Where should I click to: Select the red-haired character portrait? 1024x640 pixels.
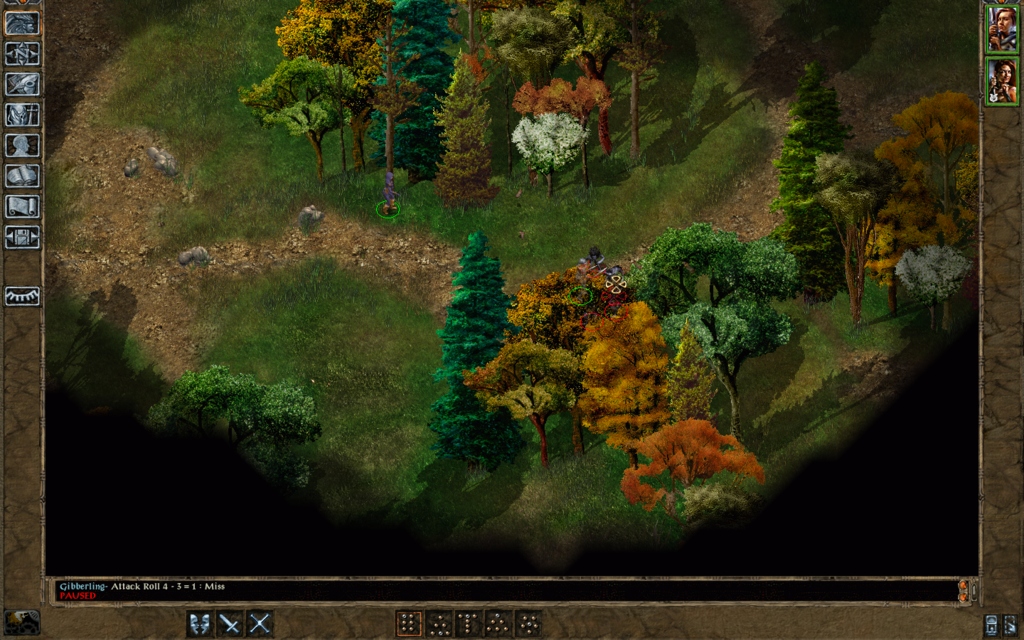(x=1002, y=29)
